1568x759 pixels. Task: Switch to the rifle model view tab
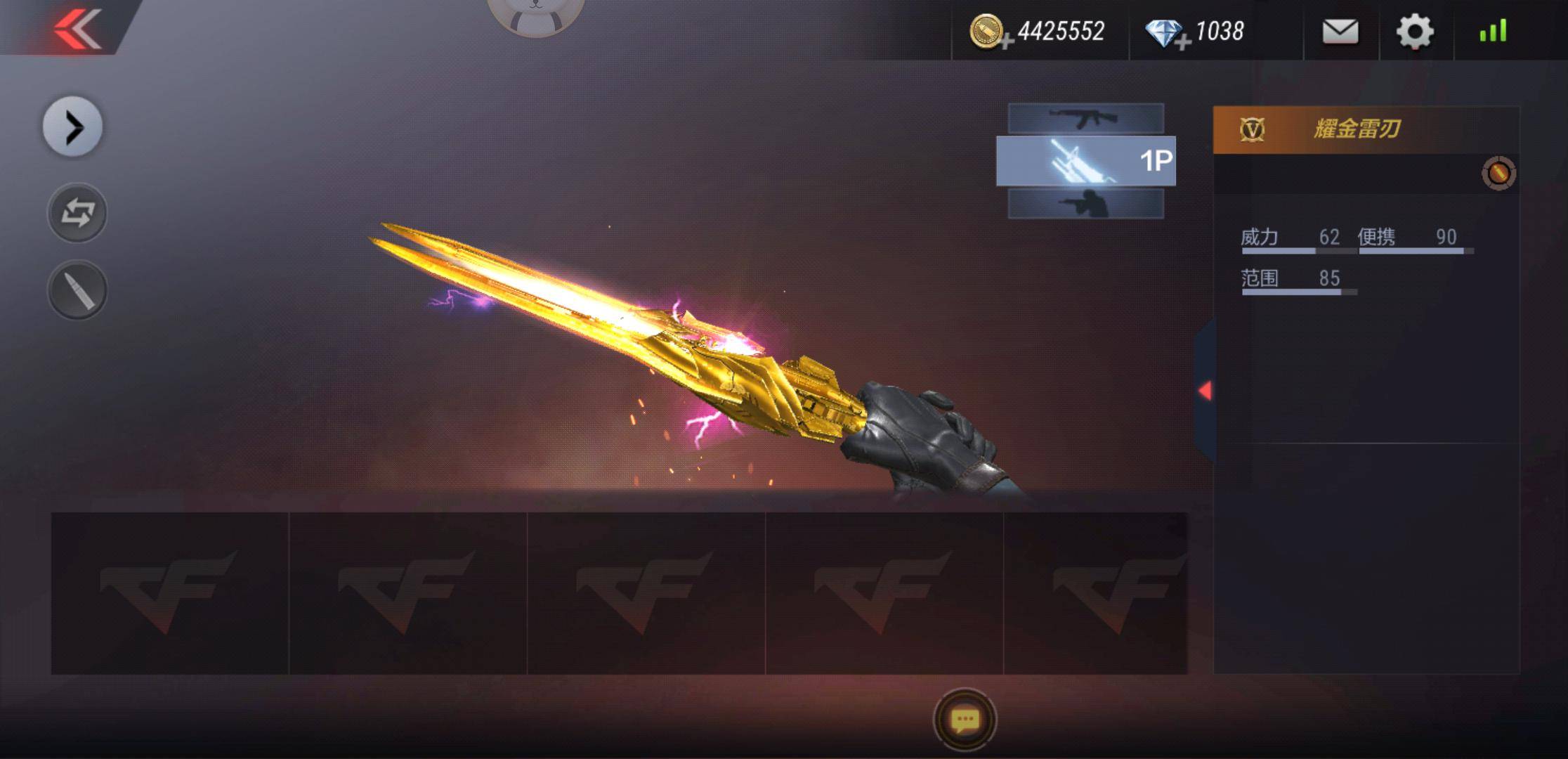click(x=1085, y=118)
